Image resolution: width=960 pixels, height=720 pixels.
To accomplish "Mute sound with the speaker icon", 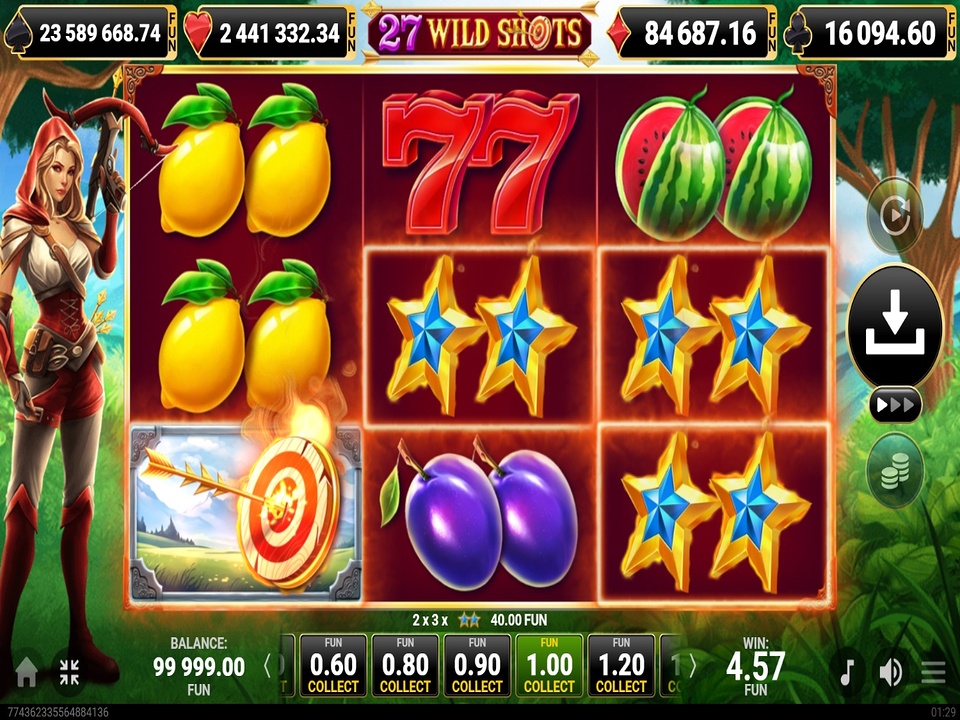I will (889, 672).
